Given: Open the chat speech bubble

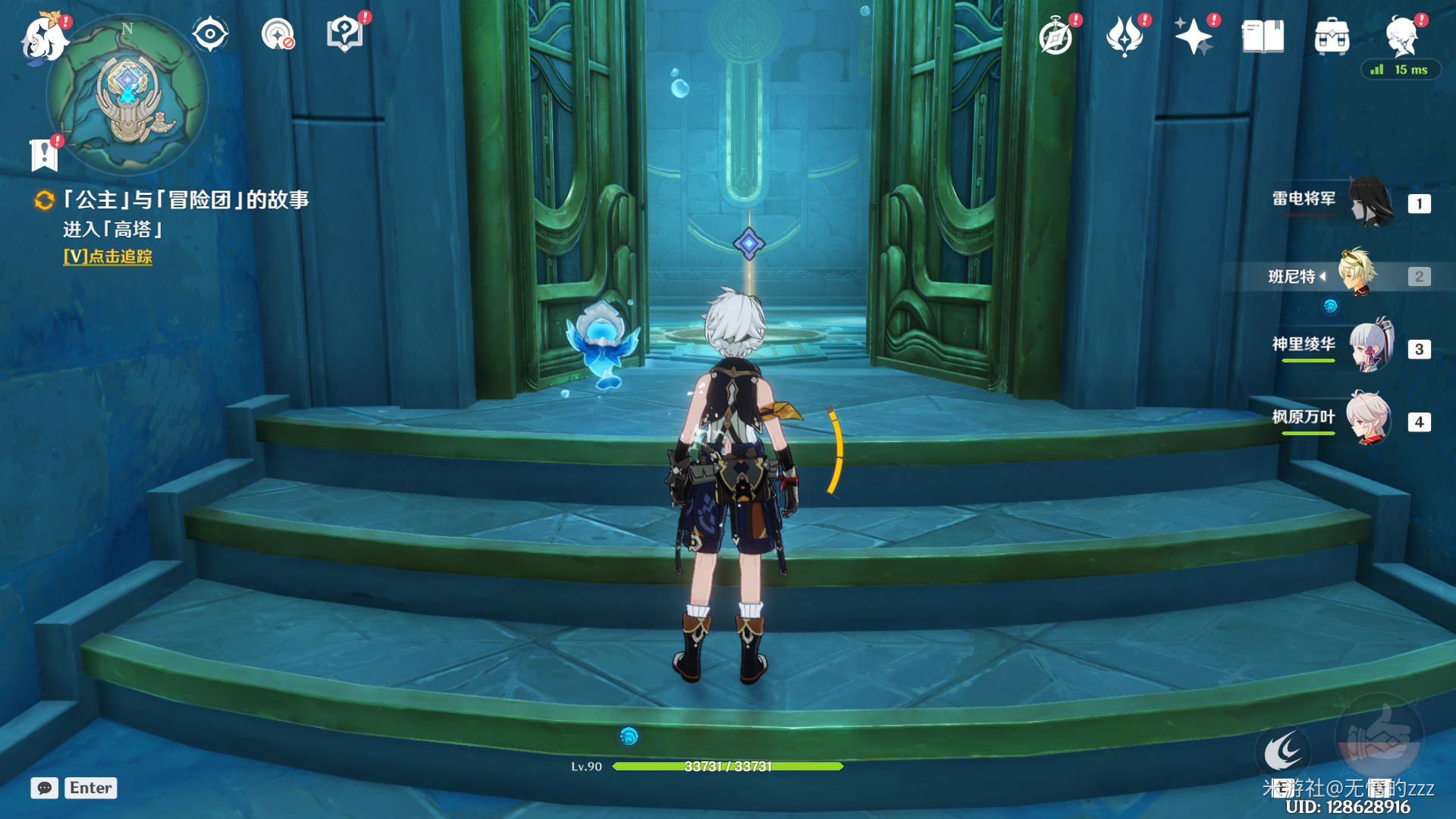Looking at the screenshot, I should point(45,788).
